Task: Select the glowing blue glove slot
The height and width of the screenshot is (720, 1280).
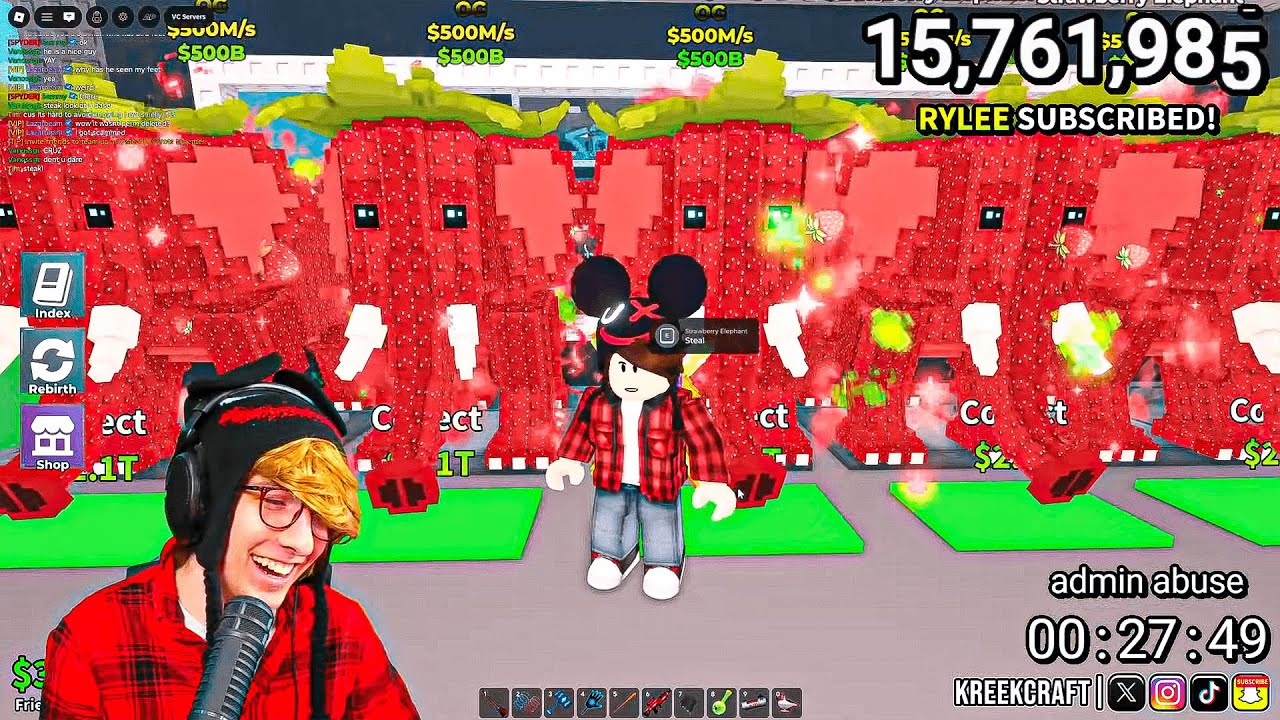Action: click(592, 703)
